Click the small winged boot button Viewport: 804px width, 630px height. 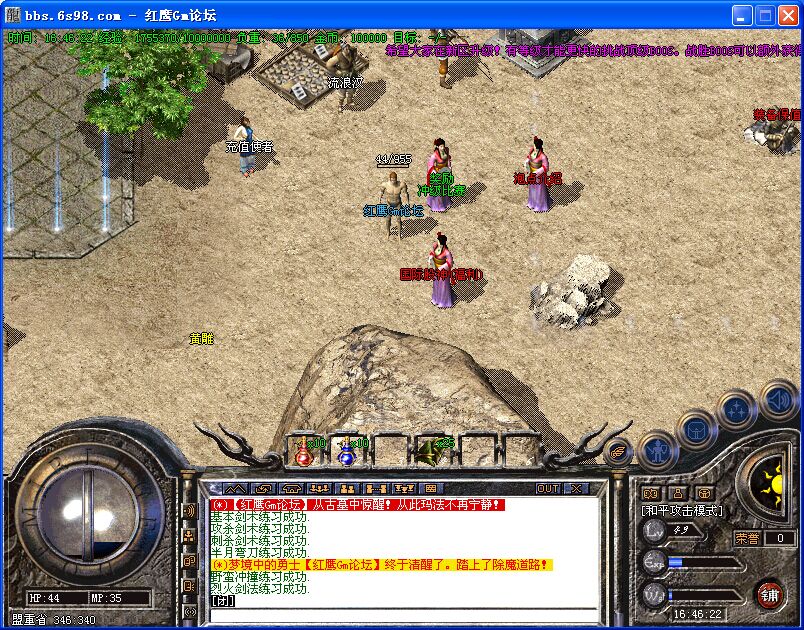pos(620,452)
